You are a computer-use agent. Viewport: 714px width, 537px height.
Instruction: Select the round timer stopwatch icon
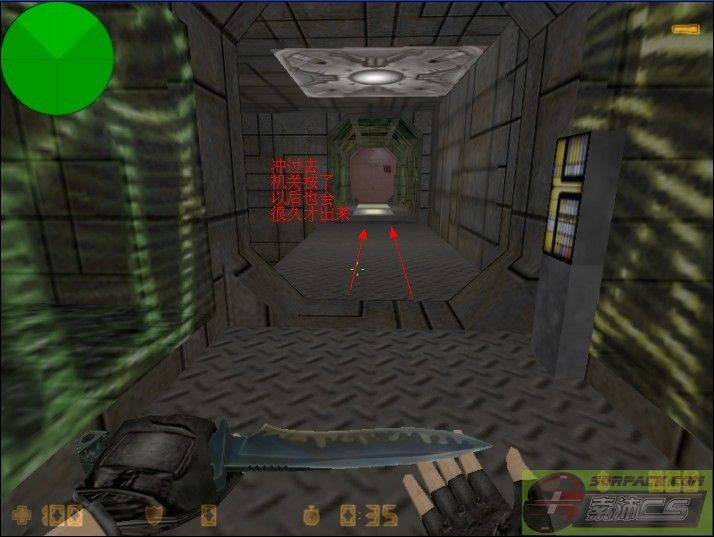(x=313, y=516)
